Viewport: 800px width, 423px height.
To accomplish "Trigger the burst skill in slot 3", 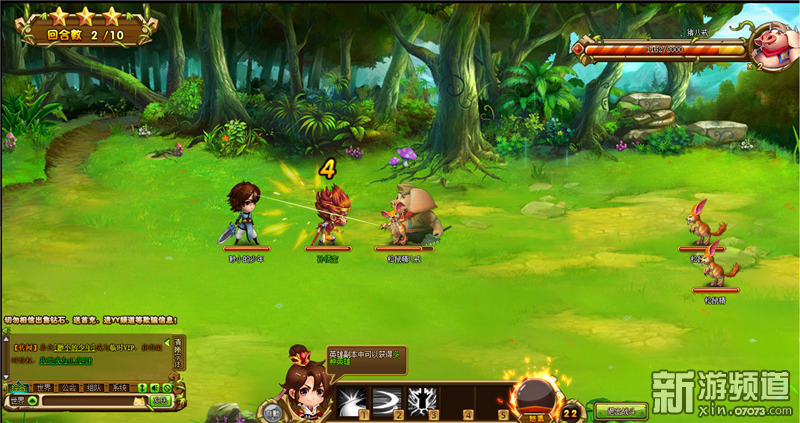I will 421,401.
